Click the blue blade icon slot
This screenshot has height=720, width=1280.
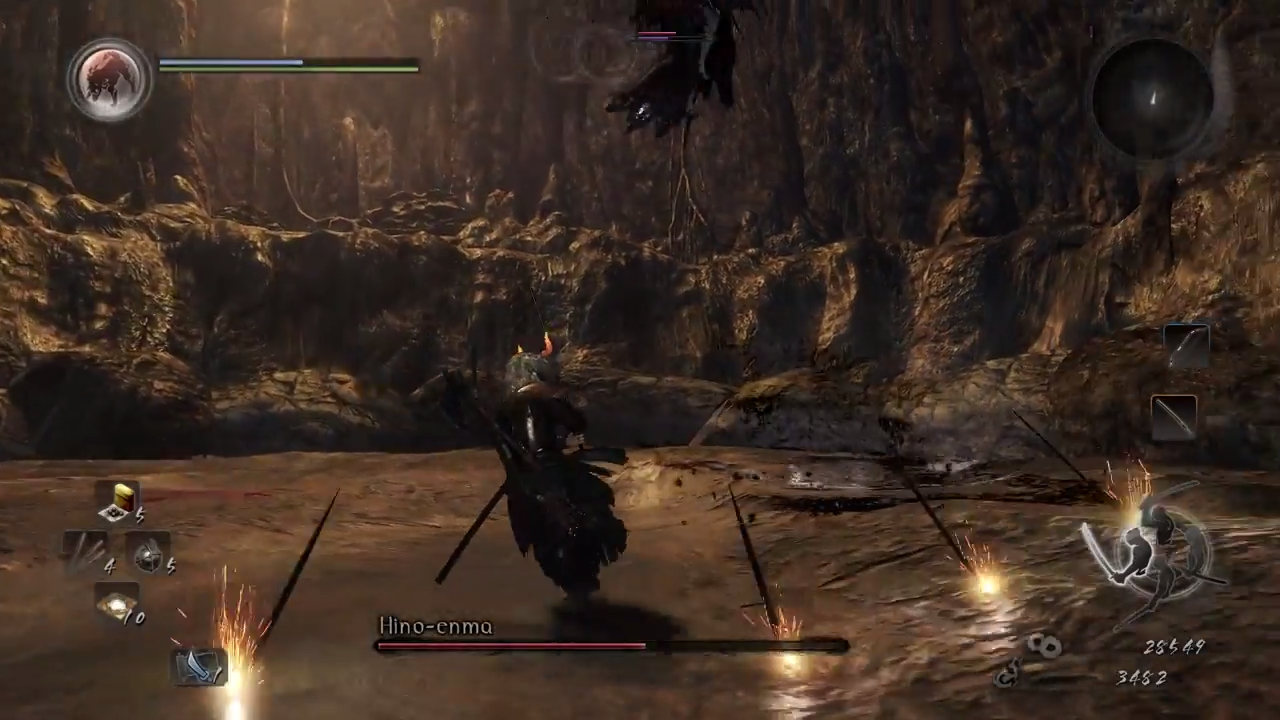pos(198,666)
